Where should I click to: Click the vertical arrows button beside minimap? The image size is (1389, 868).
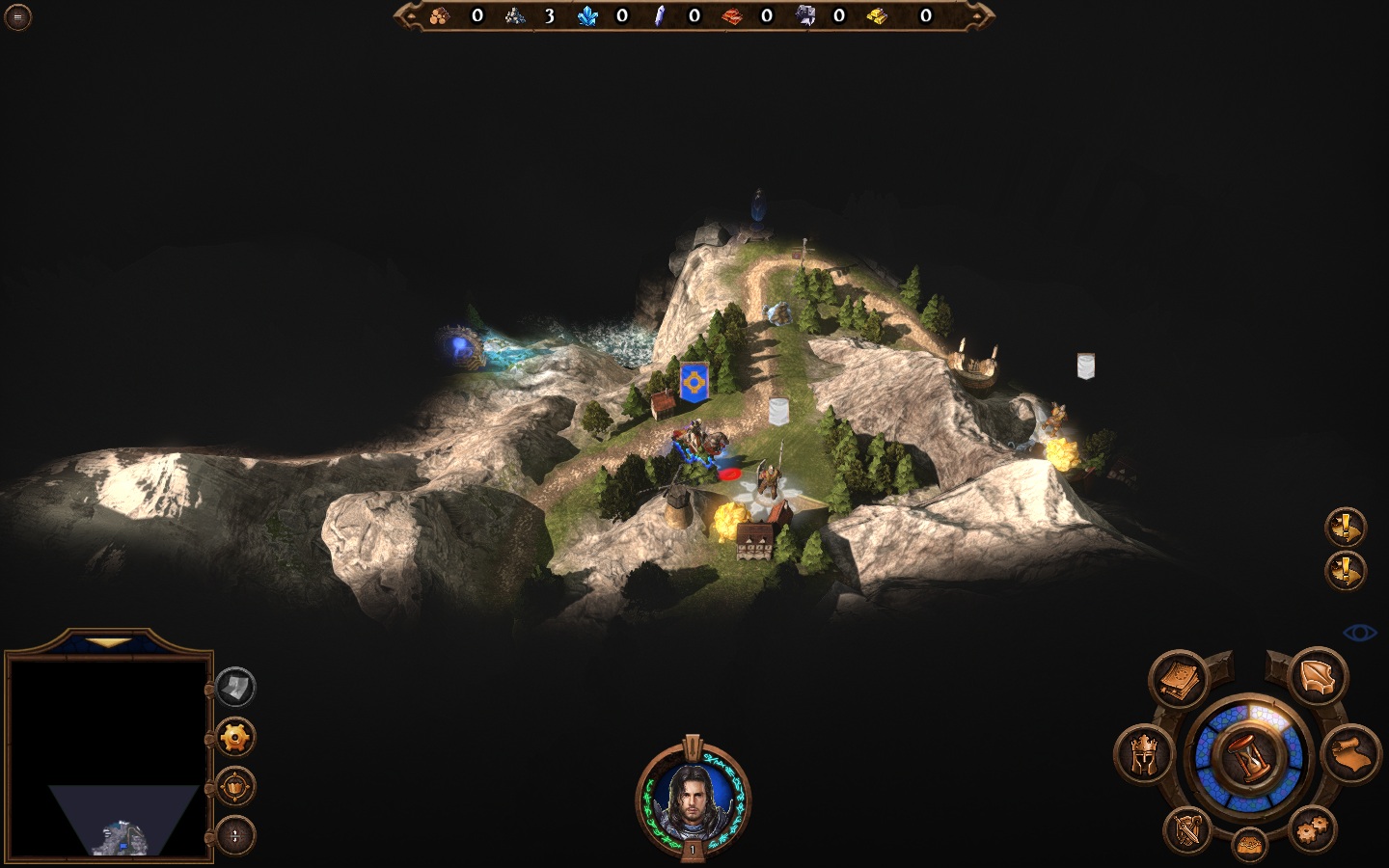tap(234, 835)
